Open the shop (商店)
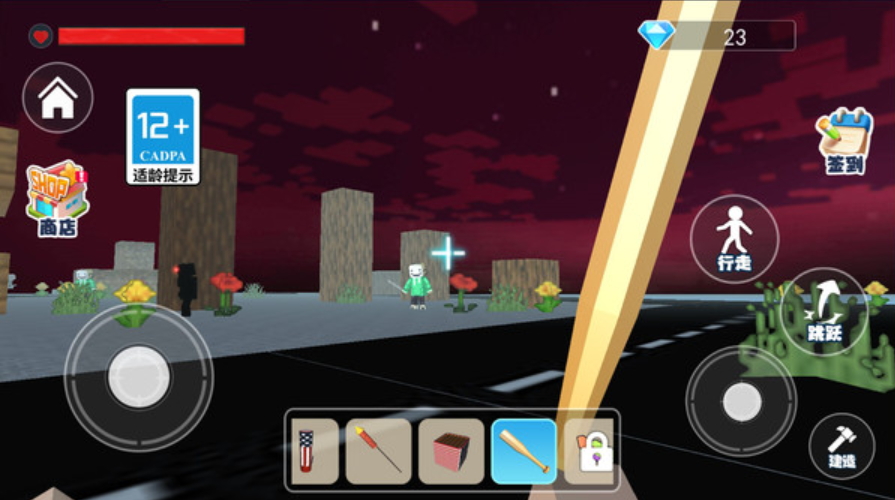 (x=57, y=199)
